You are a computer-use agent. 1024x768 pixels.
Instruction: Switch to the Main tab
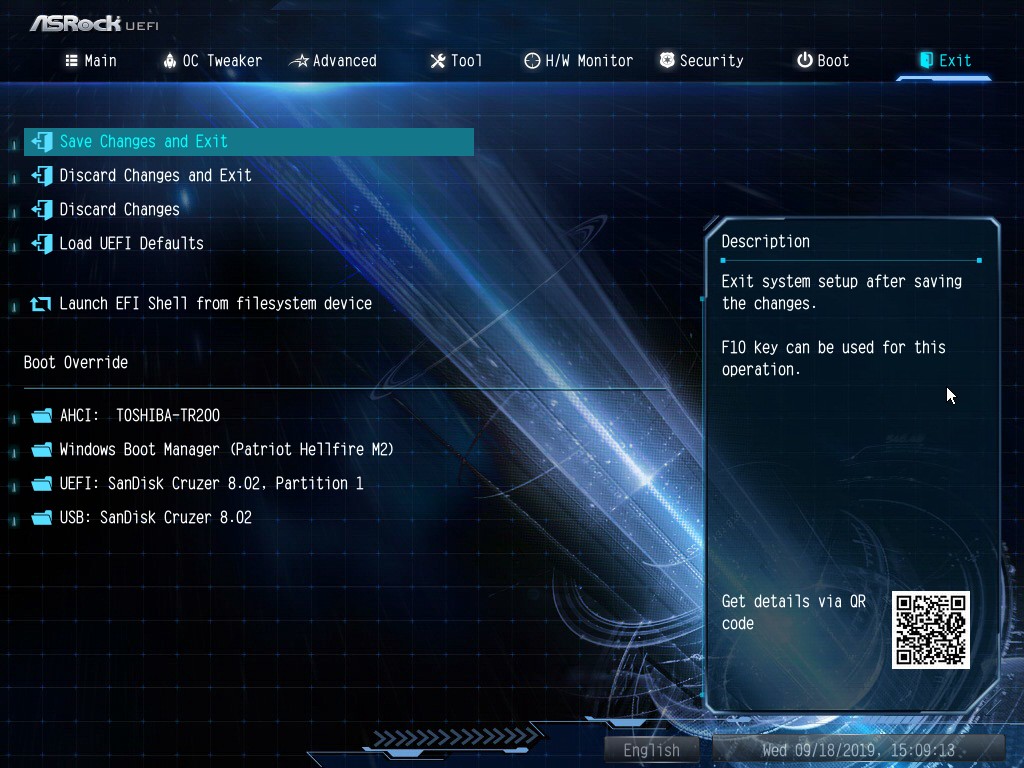[x=91, y=61]
